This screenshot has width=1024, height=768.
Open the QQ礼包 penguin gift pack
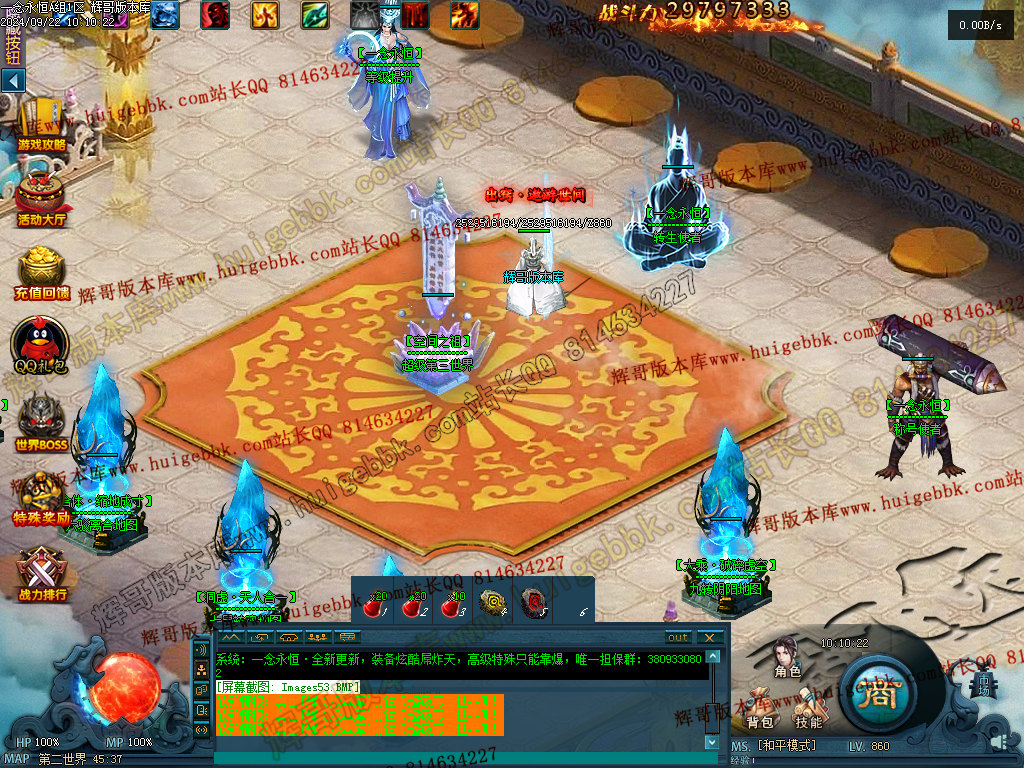click(x=41, y=345)
